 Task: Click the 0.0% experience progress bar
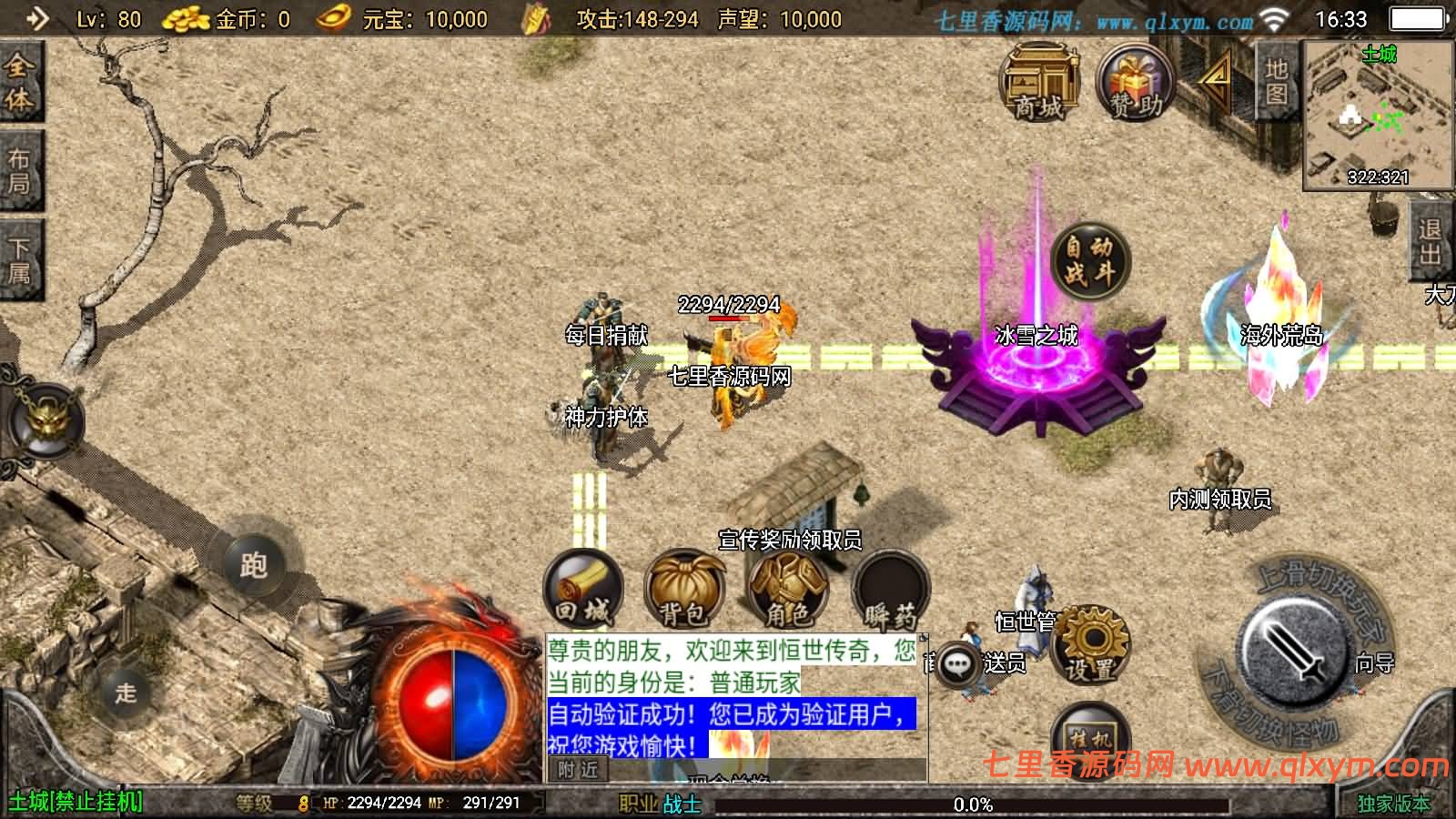point(974,803)
